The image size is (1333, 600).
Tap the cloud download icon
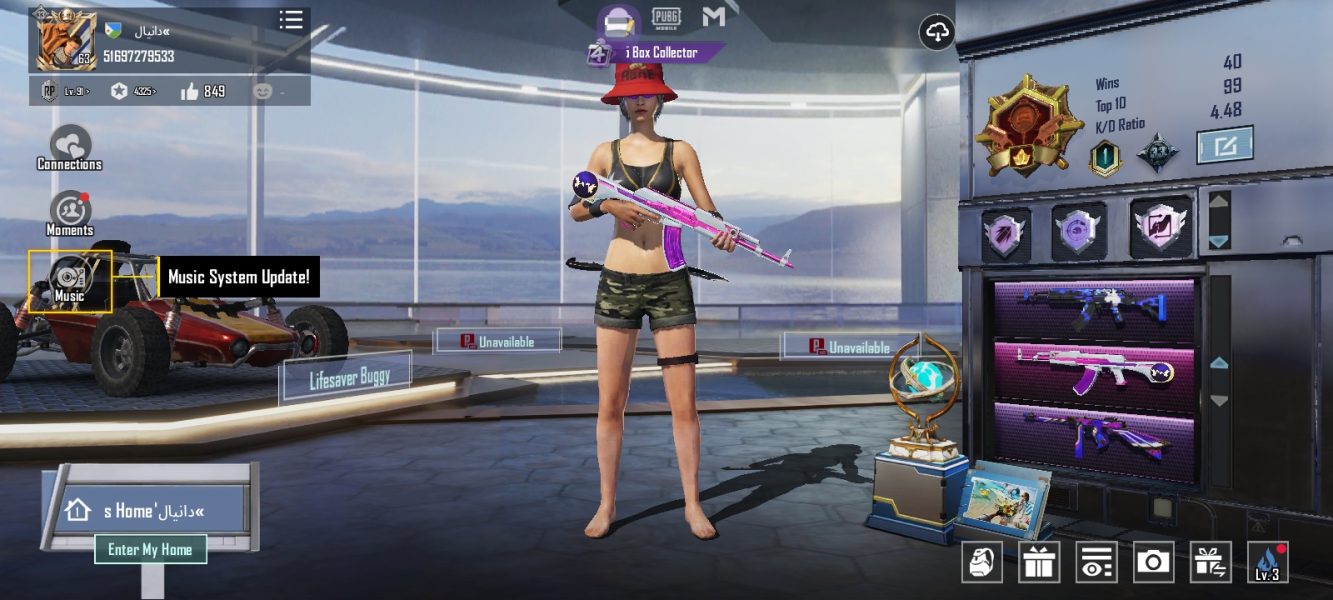point(937,33)
